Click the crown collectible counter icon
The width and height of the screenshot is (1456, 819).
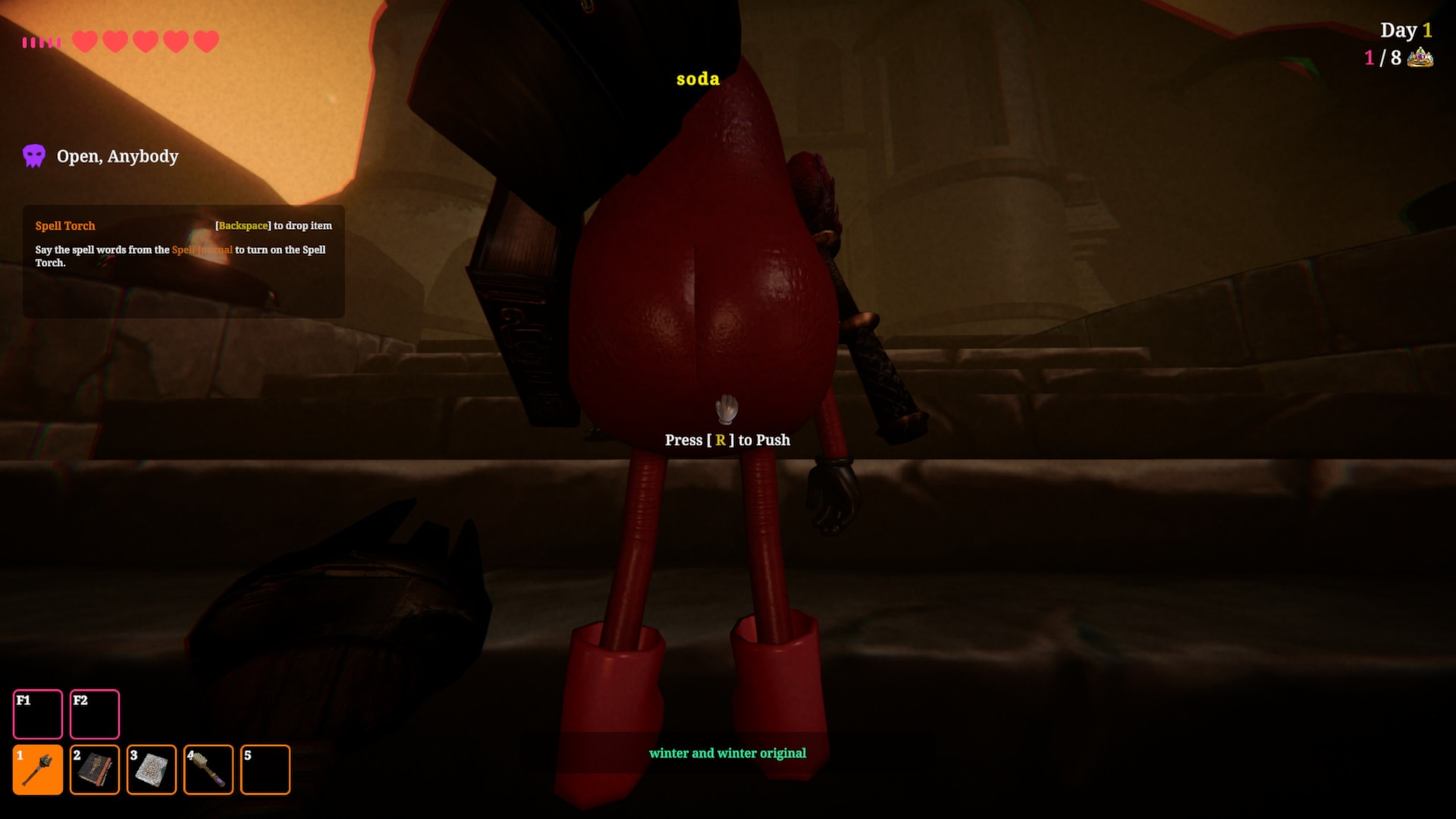tap(1420, 58)
